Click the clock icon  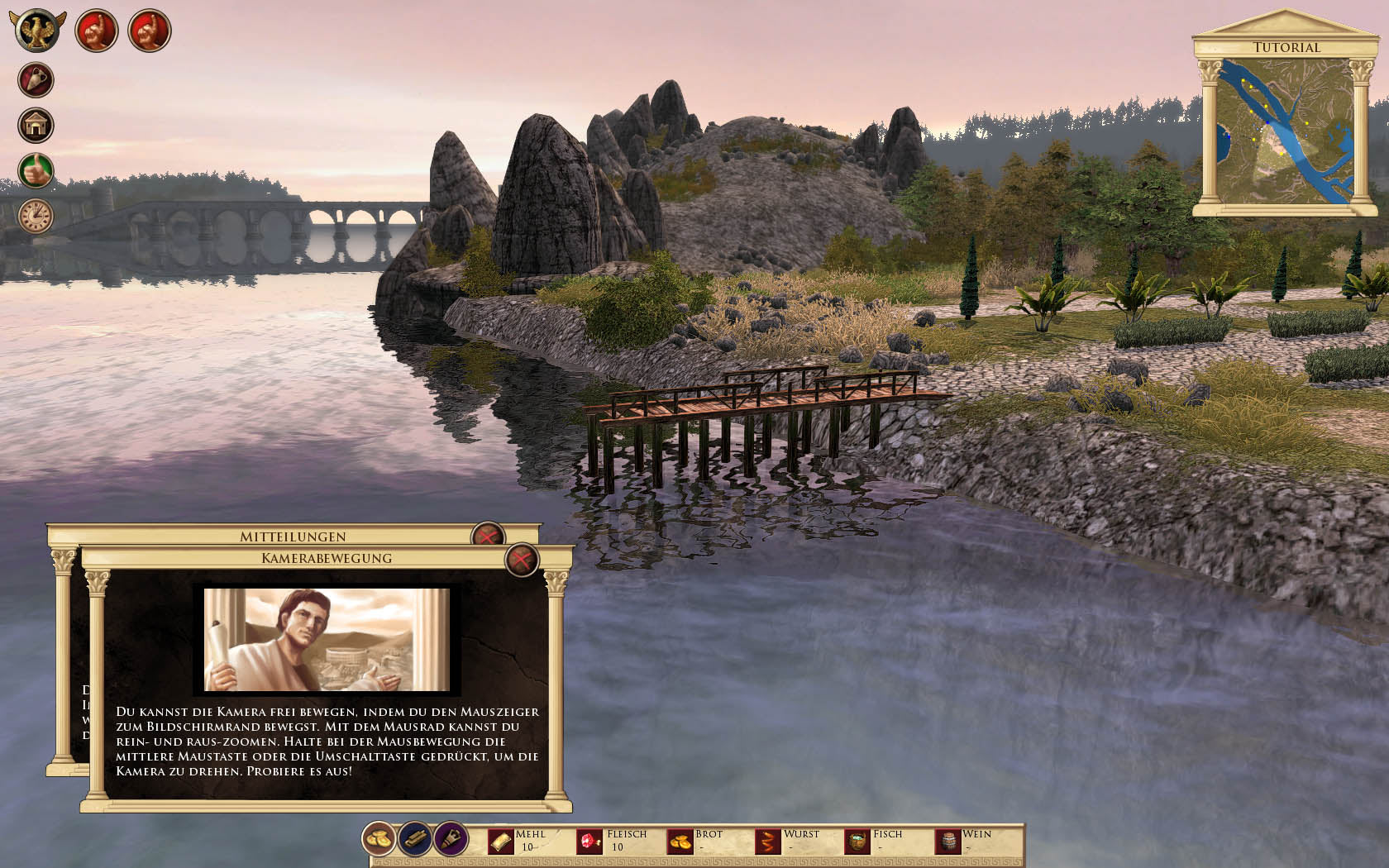coord(36,216)
